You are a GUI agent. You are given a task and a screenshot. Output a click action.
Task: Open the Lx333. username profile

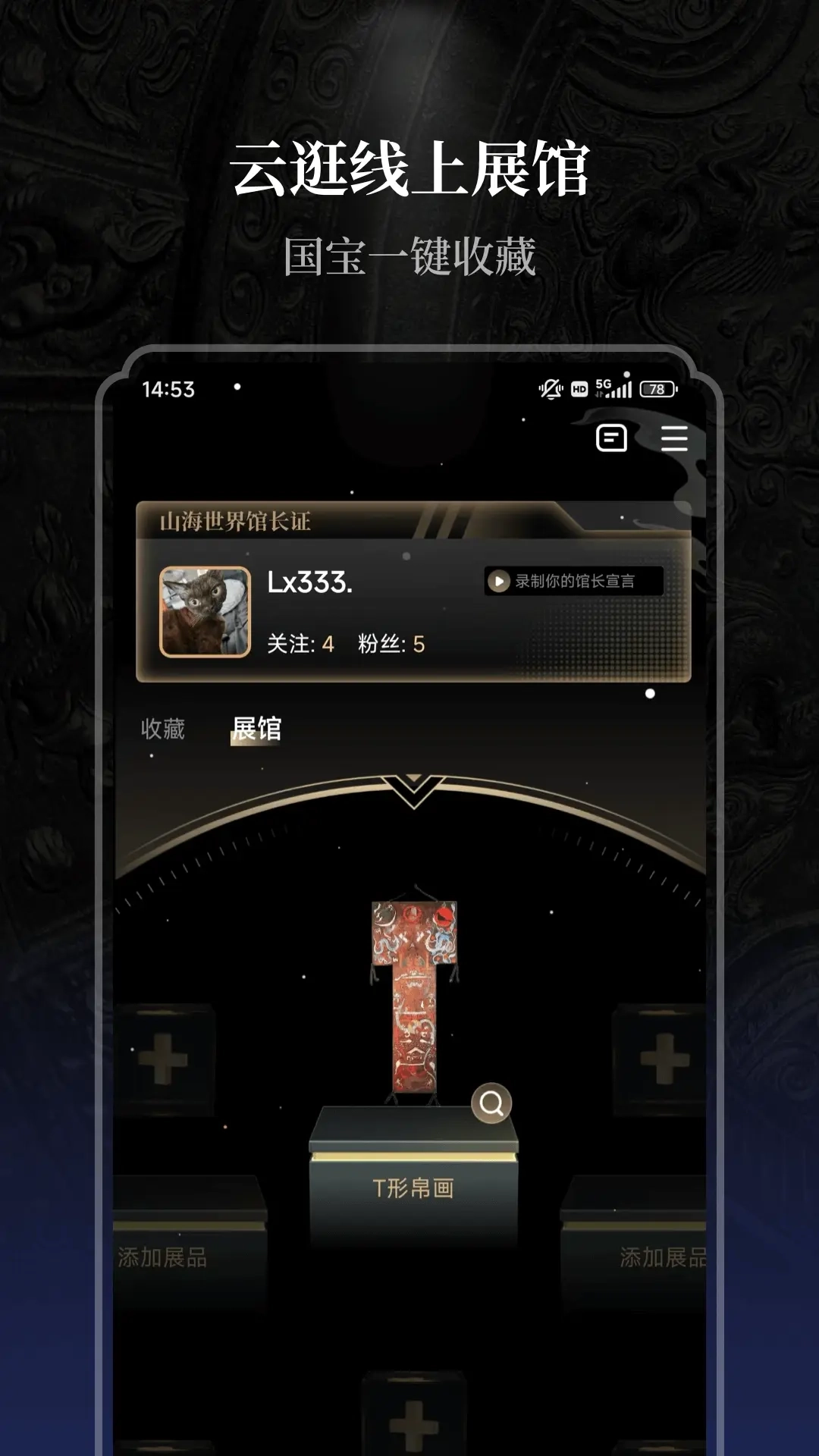[309, 582]
